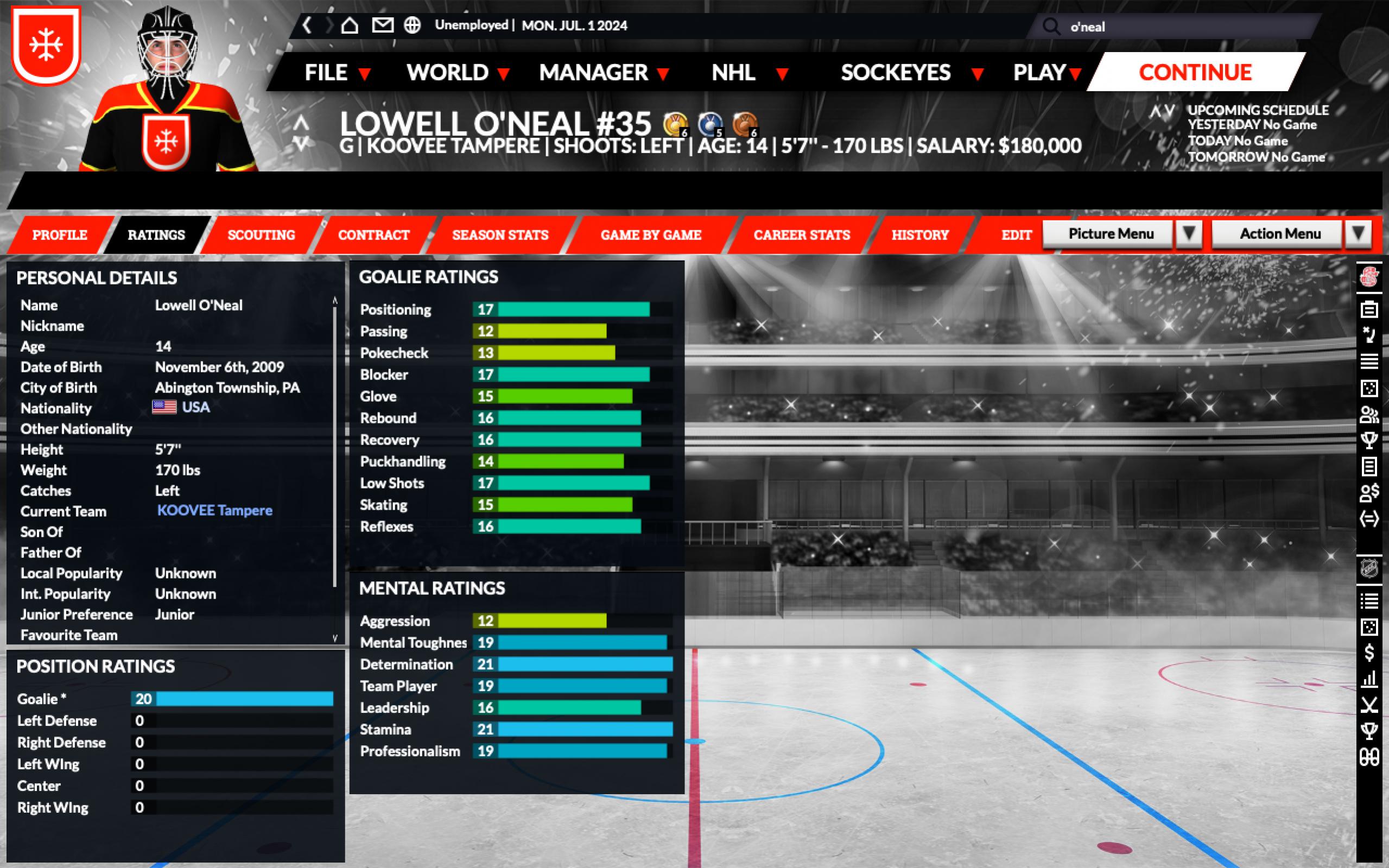The width and height of the screenshot is (1389, 868).
Task: Open the MANAGER dropdown menu
Action: coord(604,73)
